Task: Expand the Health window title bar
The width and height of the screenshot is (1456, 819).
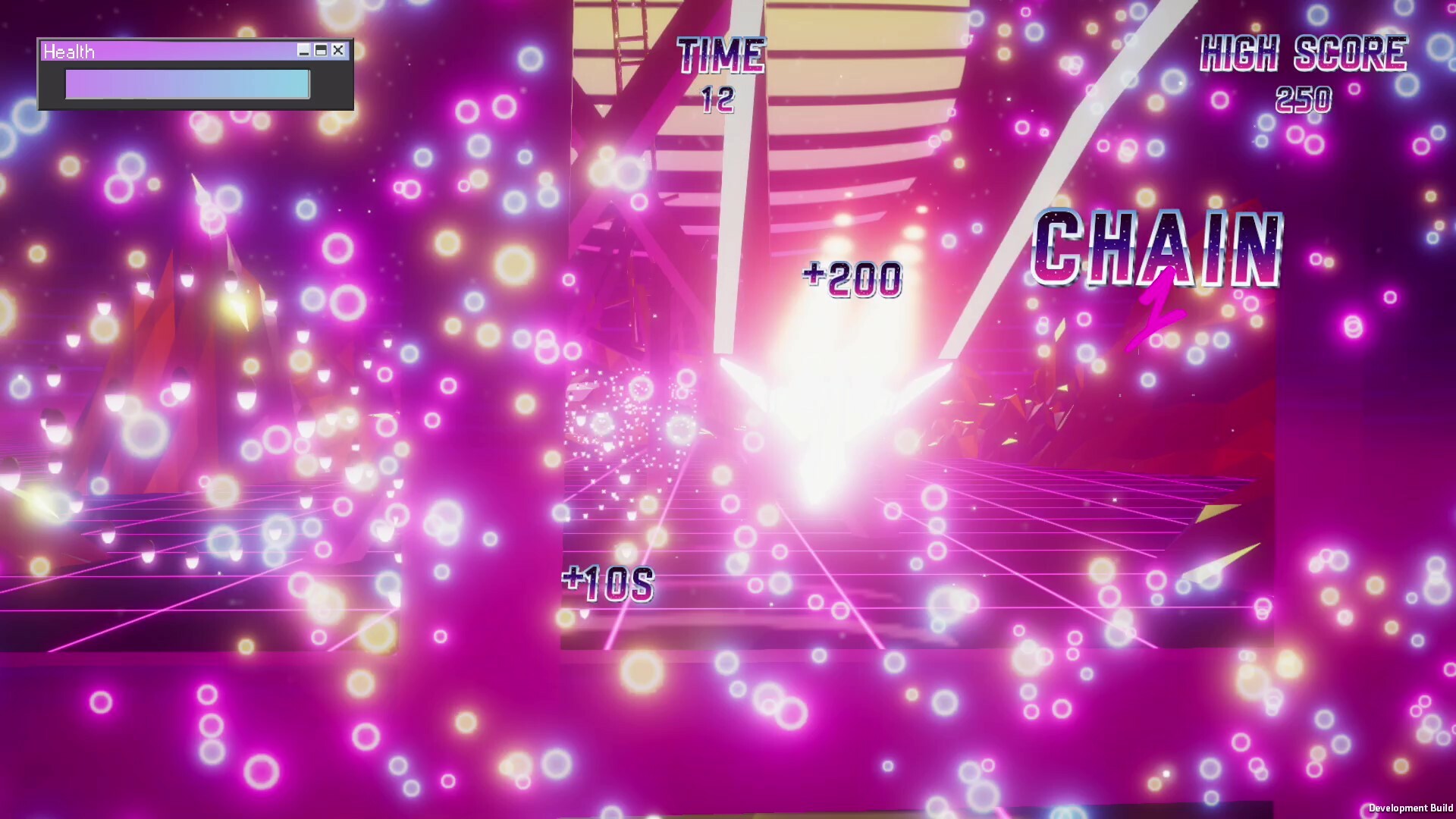Action: click(x=174, y=52)
